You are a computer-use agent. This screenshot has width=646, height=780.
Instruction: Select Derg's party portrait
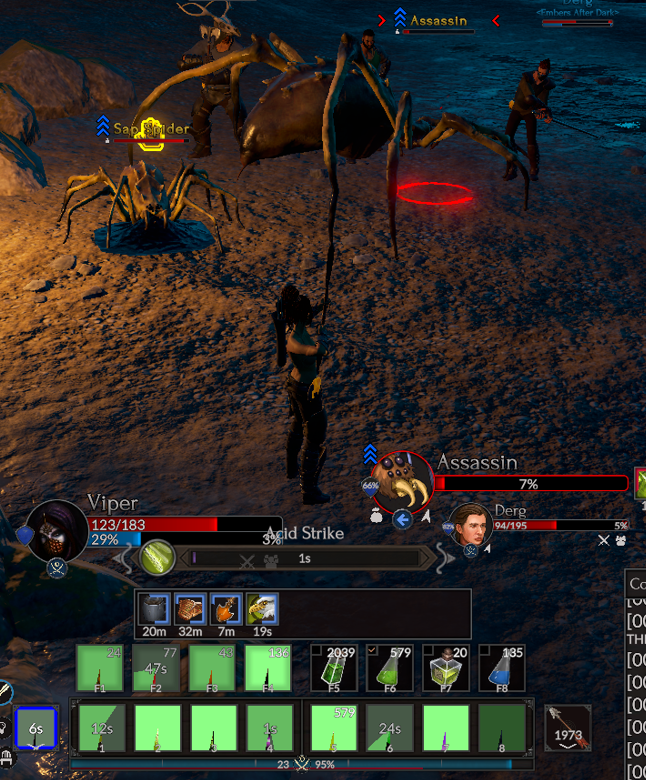tap(470, 526)
